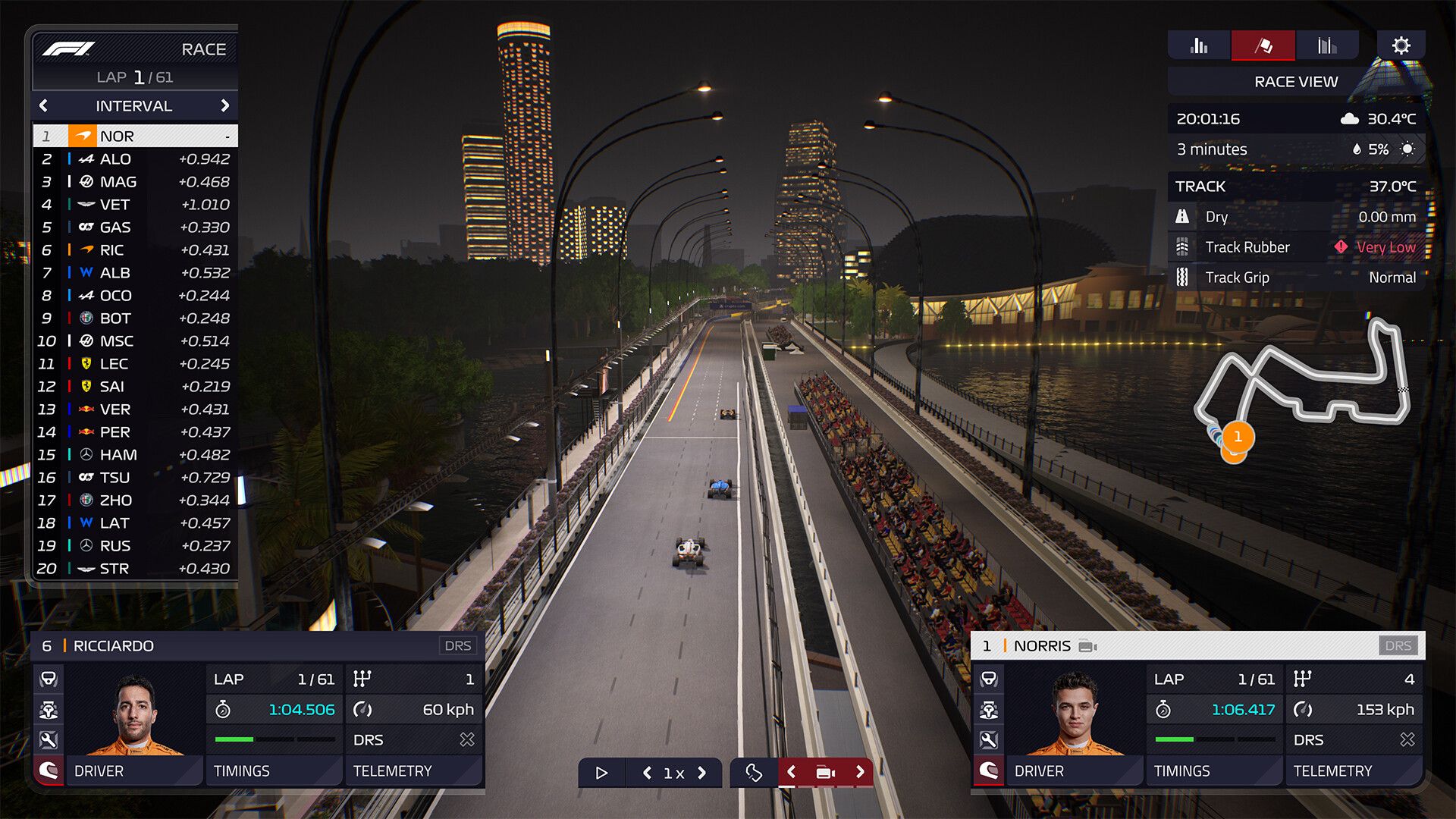The image size is (1456, 819).
Task: Click the settings gear icon
Action: [x=1402, y=45]
